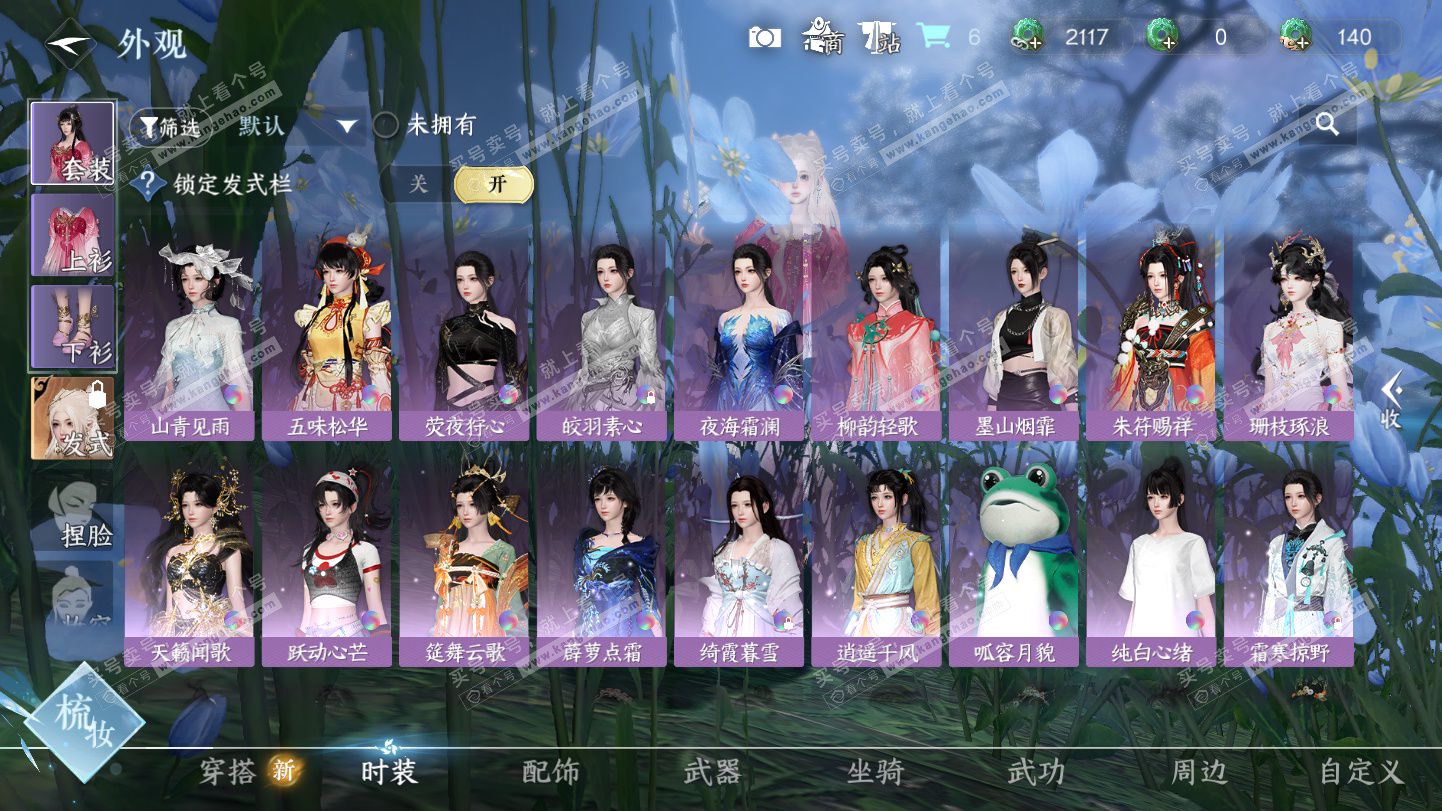Open the 筛选 filter button

(170, 126)
